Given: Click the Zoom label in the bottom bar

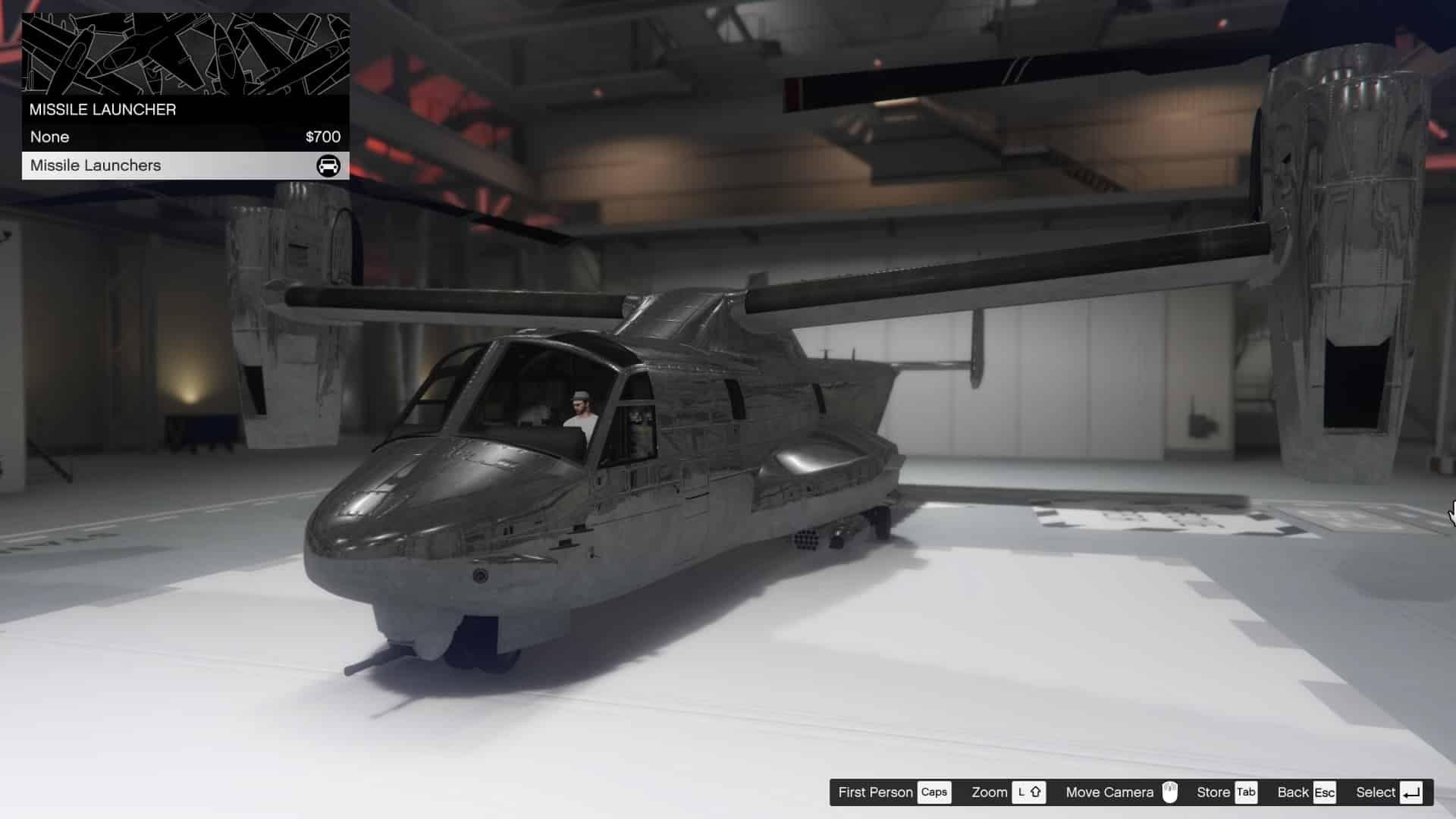Looking at the screenshot, I should click(x=990, y=792).
